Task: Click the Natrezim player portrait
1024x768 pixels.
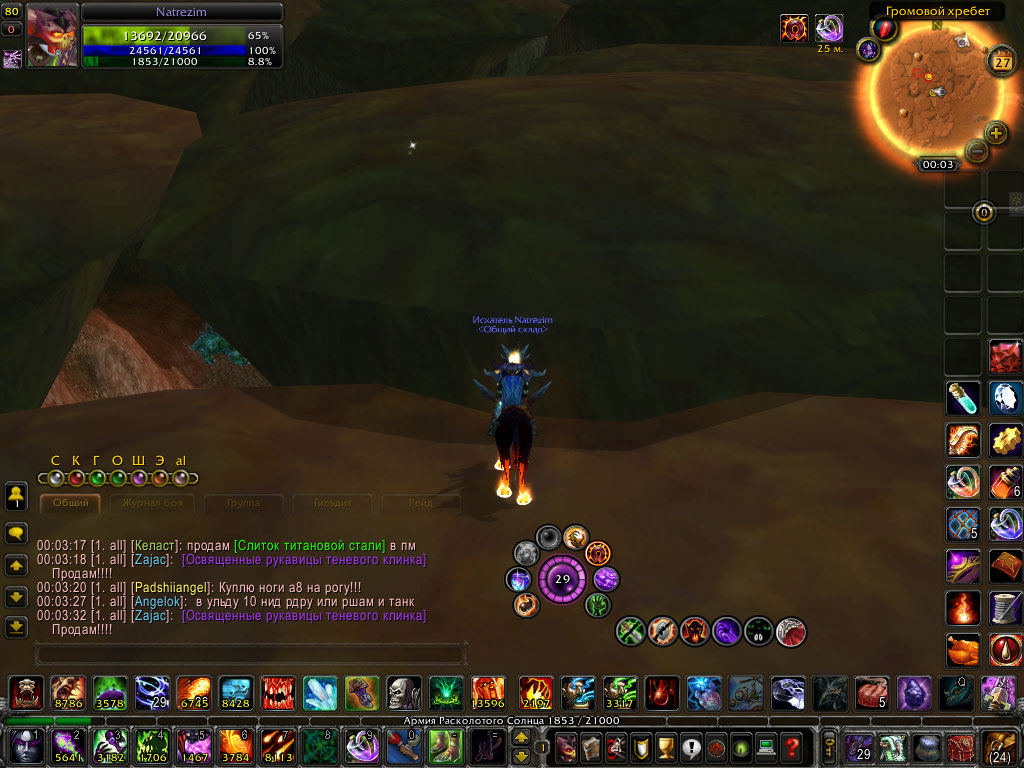Action: click(x=52, y=37)
